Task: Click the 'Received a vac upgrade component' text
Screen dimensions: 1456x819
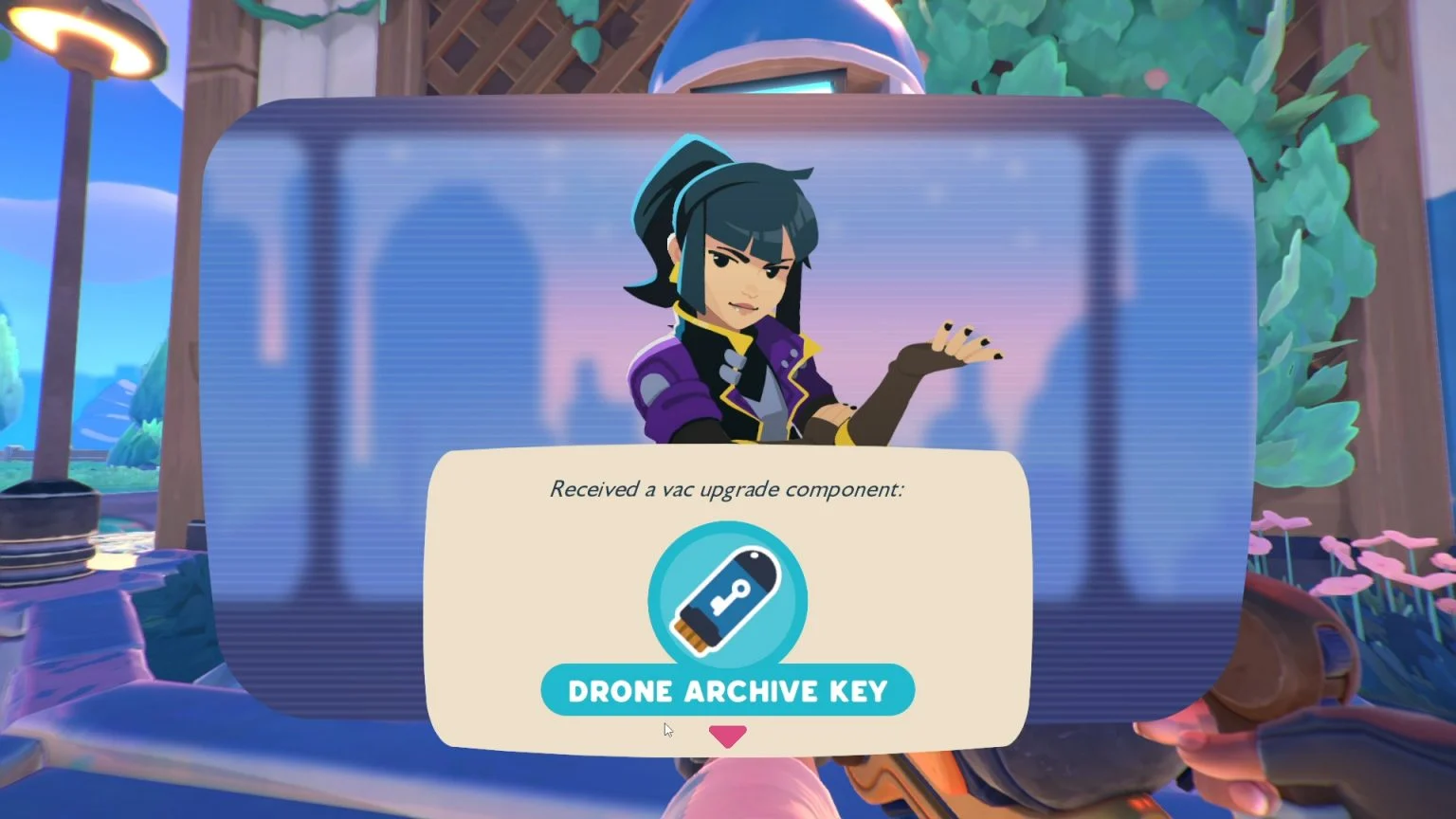Action: tap(727, 490)
